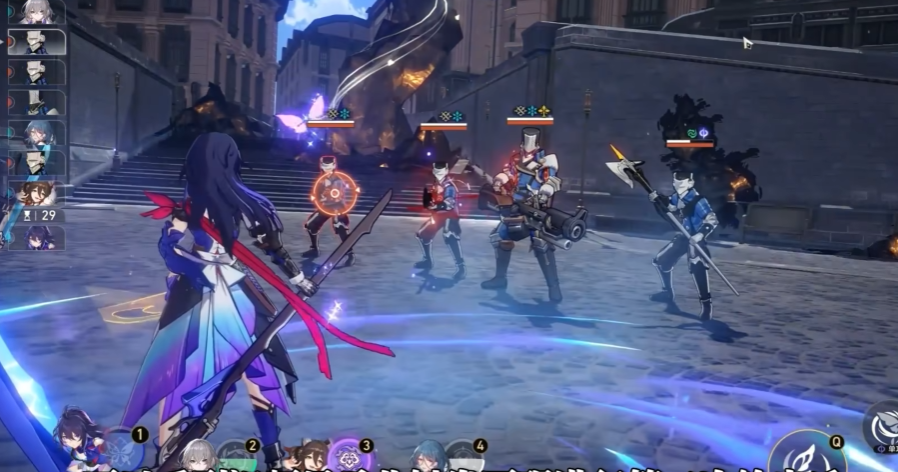Screen dimensions: 898x472
Task: Use the glowing purple ultimate button
Action: [352, 455]
